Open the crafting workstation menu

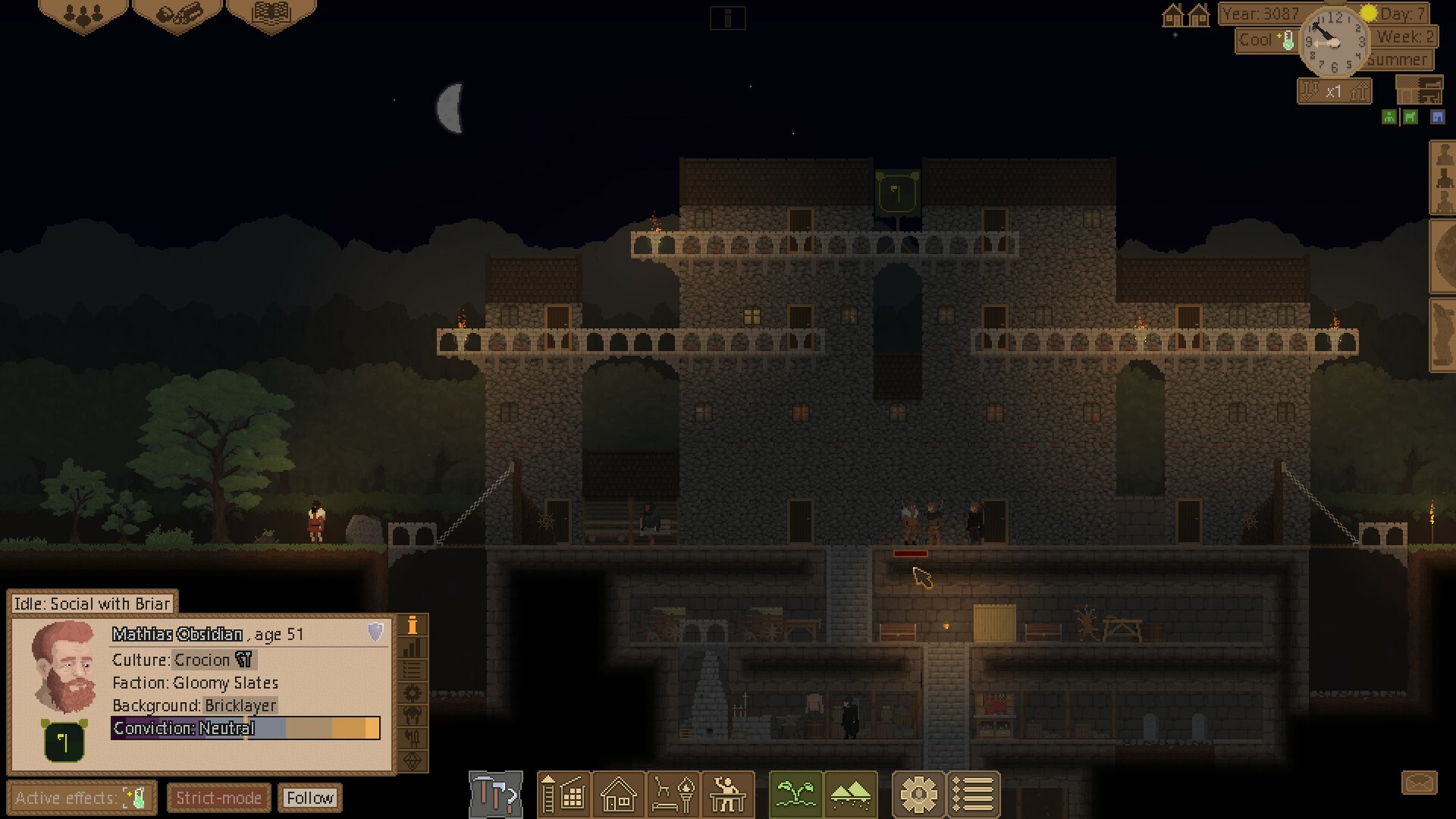click(x=728, y=795)
